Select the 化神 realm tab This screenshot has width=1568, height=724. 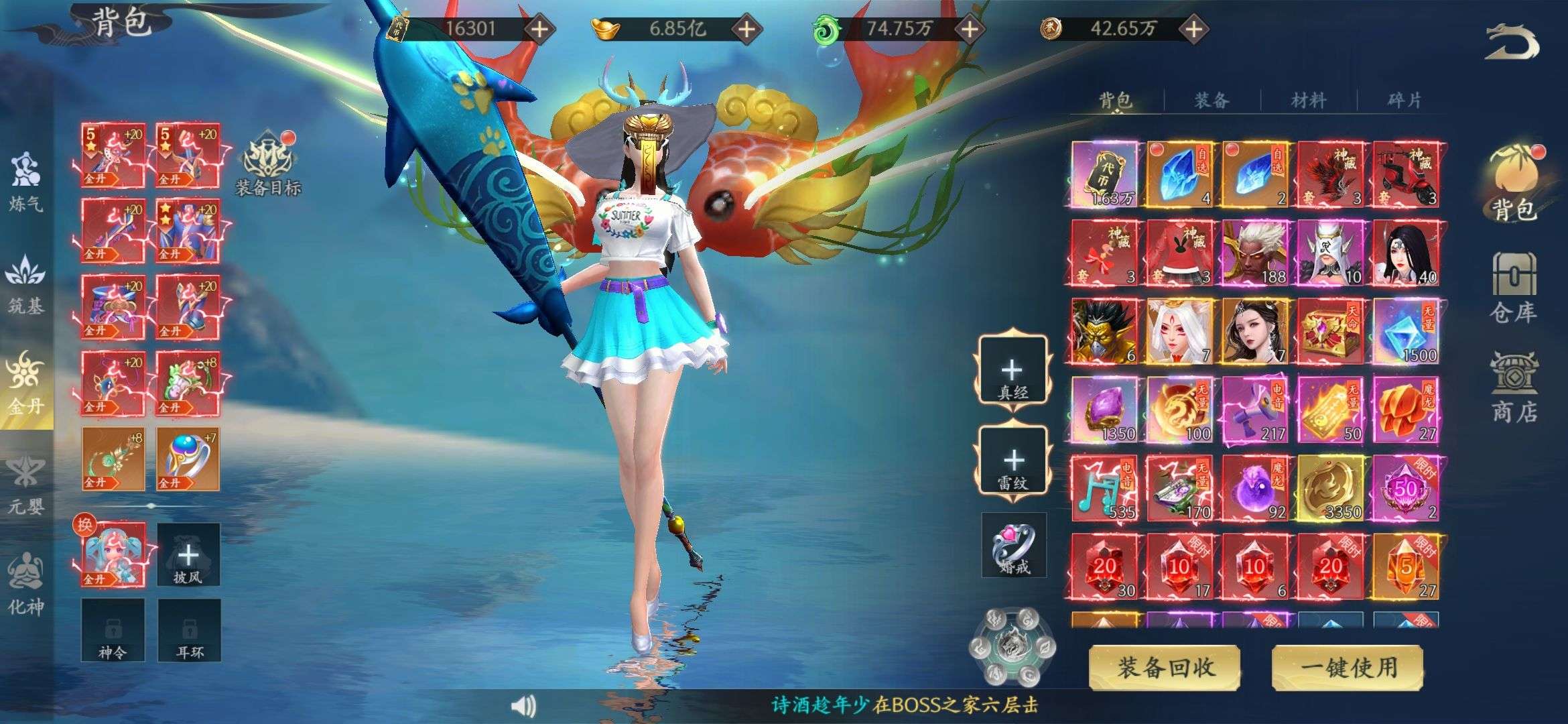tap(25, 585)
